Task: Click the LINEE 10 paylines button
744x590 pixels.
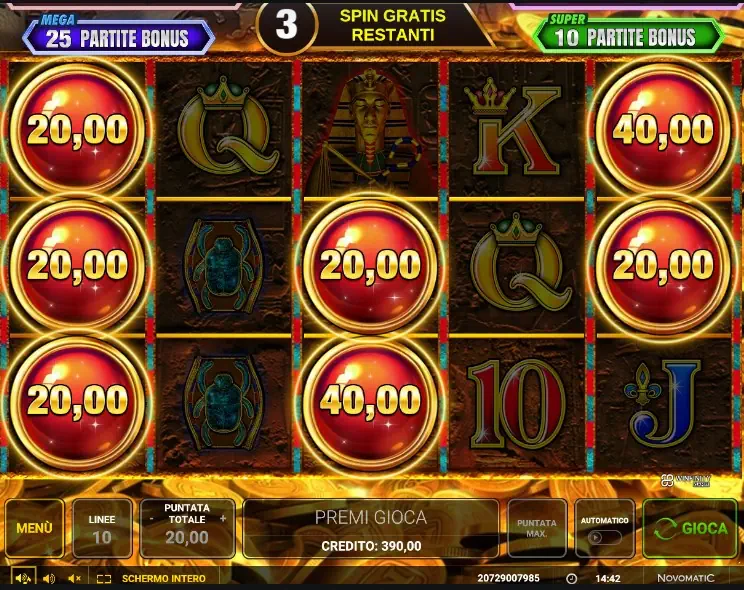Action: (102, 528)
